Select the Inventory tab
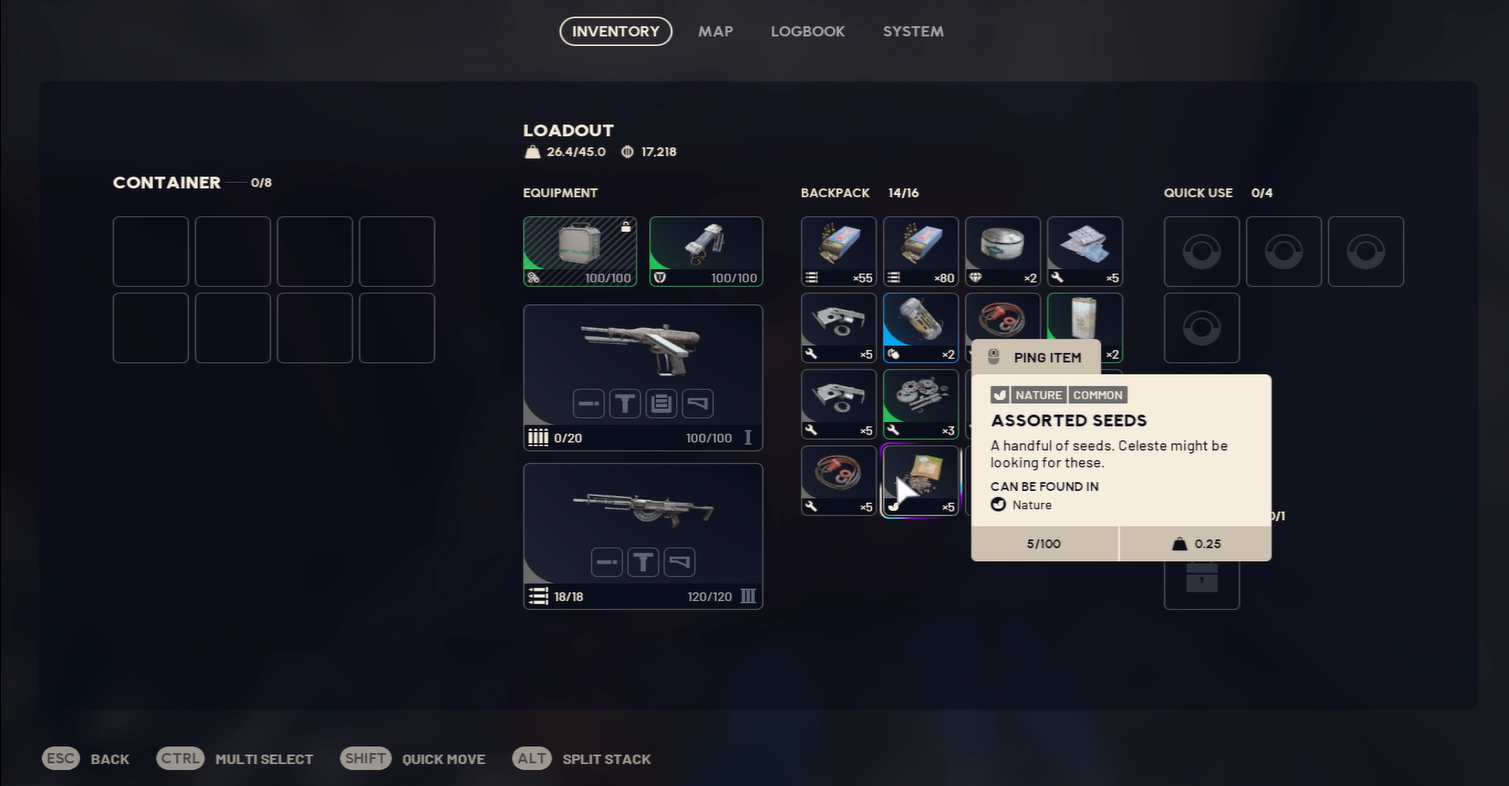Viewport: 1509px width, 786px height. click(x=615, y=31)
